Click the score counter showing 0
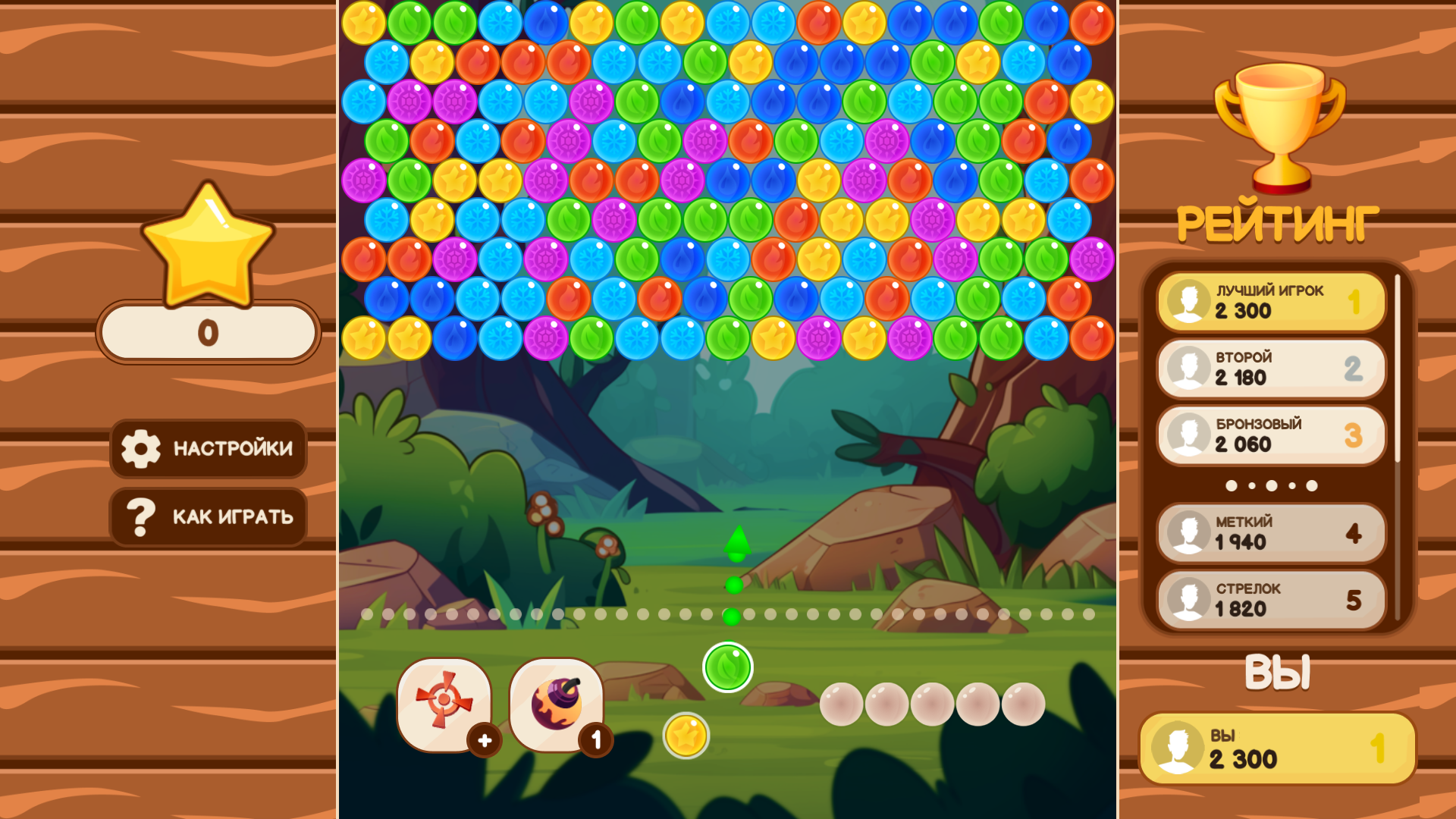Image resolution: width=1456 pixels, height=819 pixels. (x=207, y=332)
